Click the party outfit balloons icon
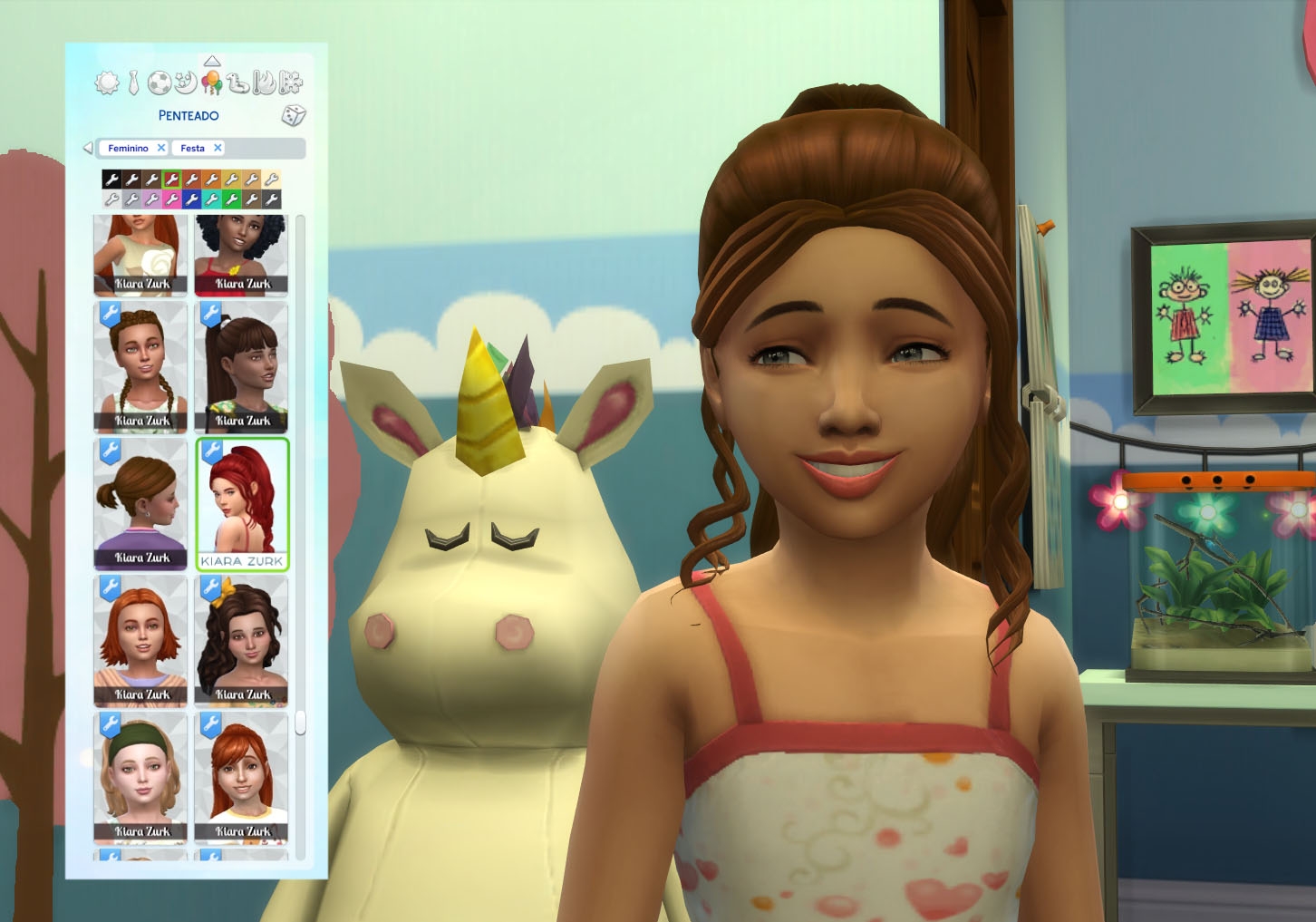The image size is (1316, 922). coord(212,82)
